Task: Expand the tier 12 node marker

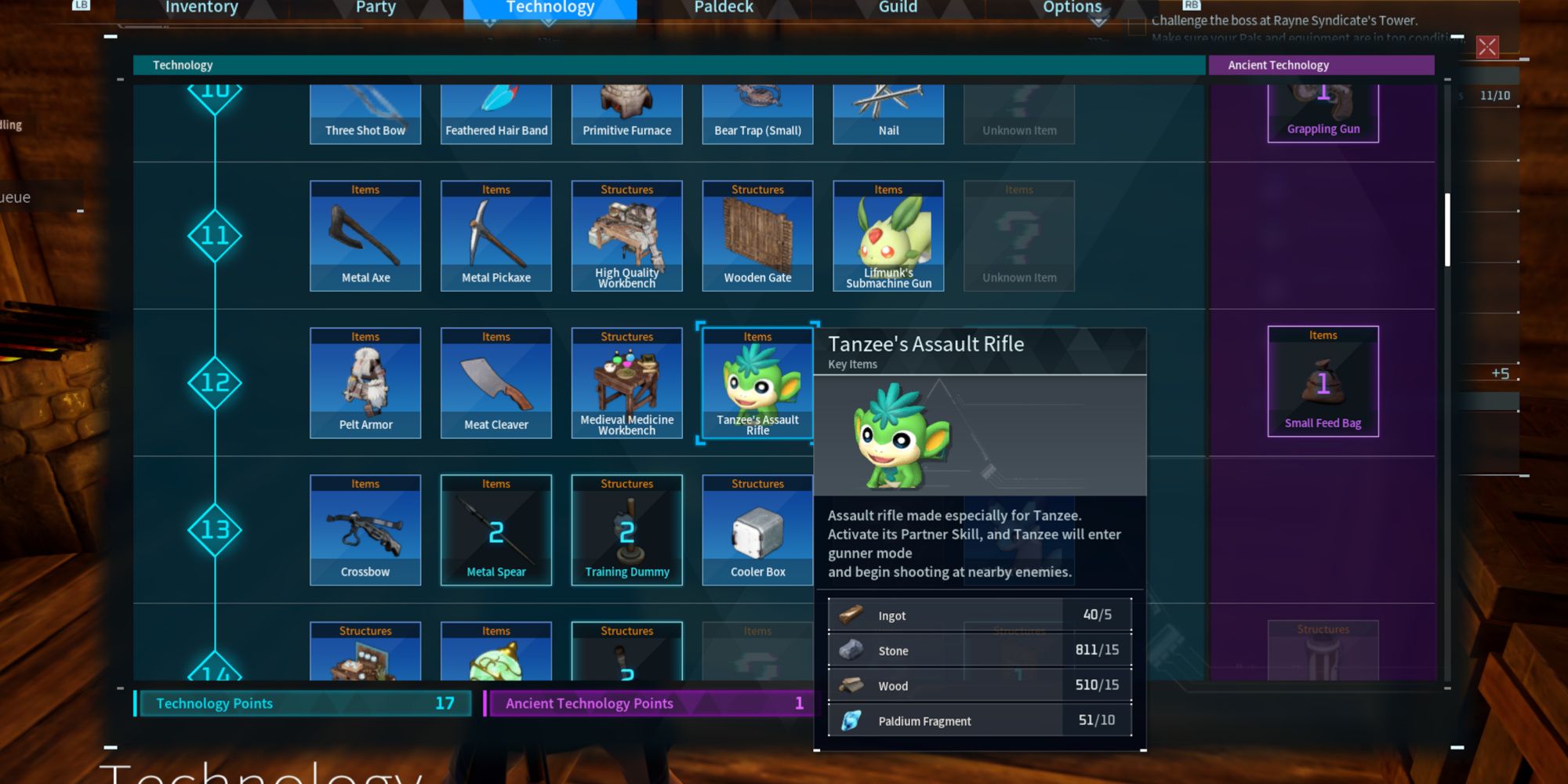Action: pyautogui.click(x=215, y=383)
